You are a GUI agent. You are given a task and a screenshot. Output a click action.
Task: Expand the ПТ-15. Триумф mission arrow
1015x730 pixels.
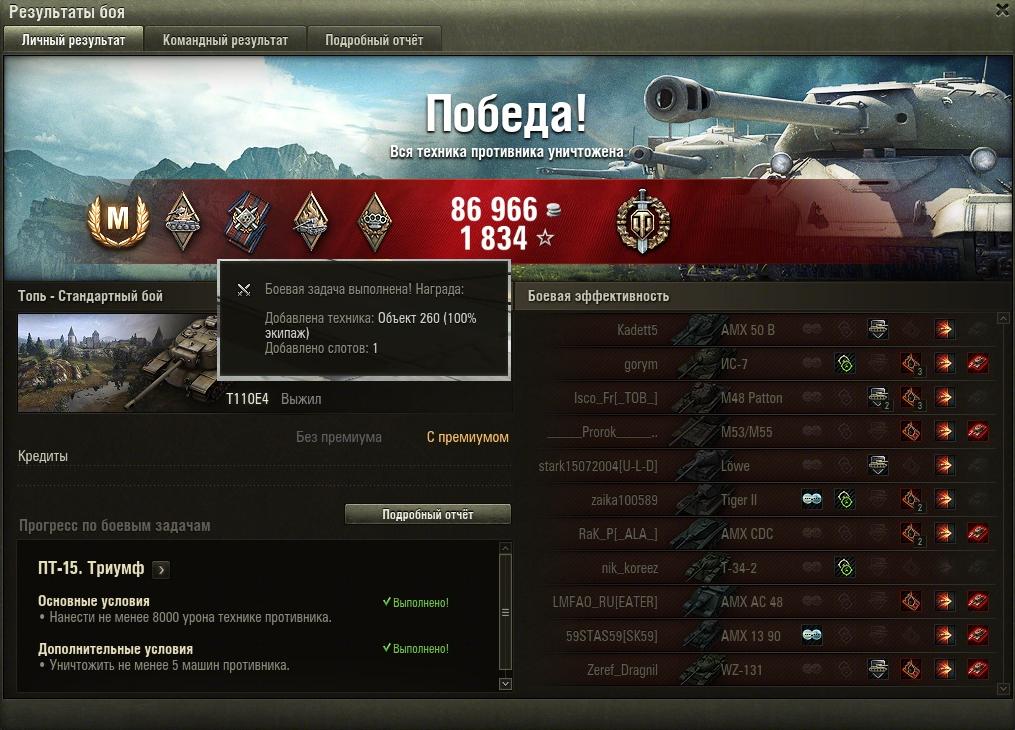(x=161, y=569)
